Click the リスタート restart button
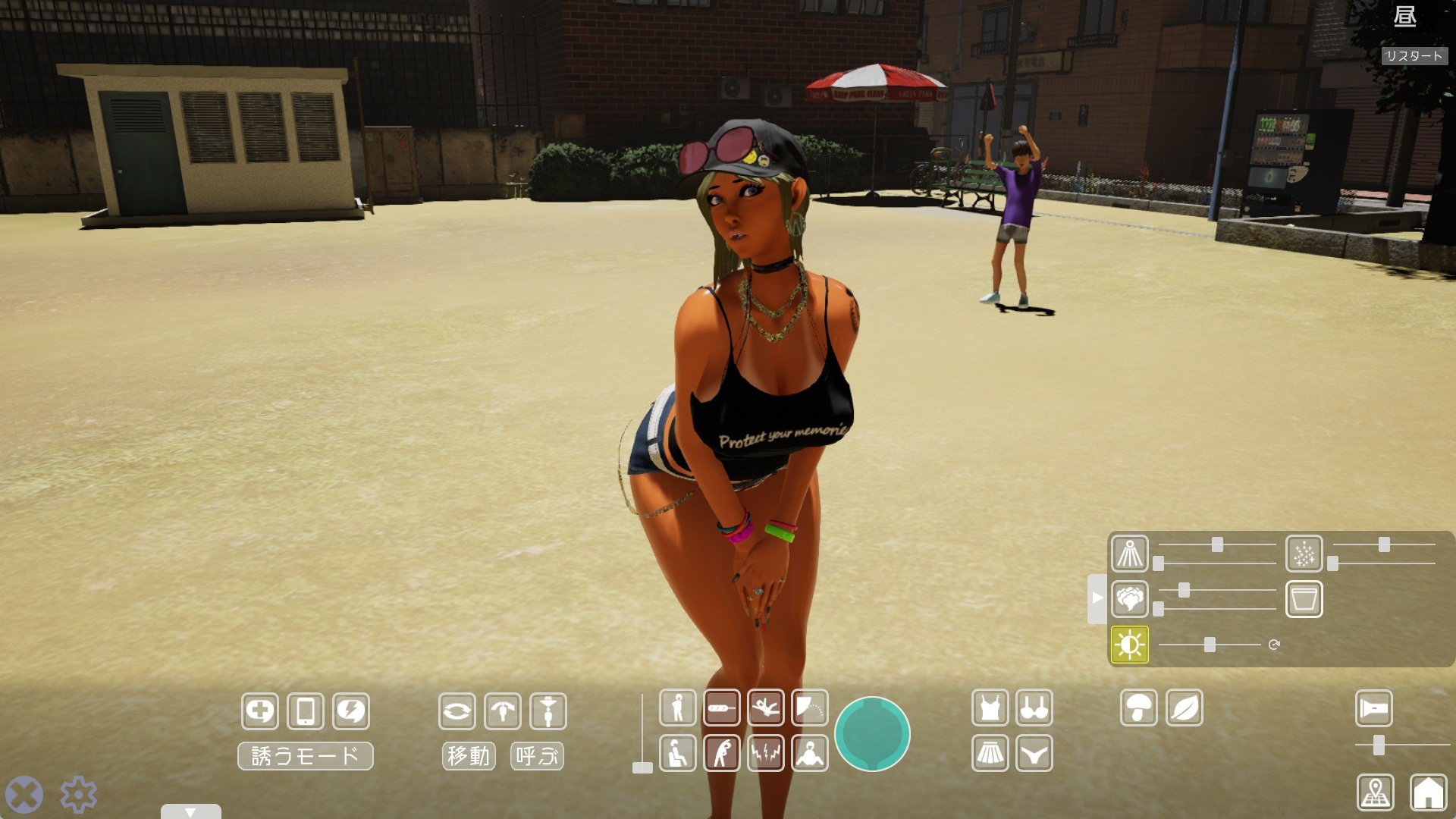Image resolution: width=1456 pixels, height=819 pixels. [x=1414, y=56]
